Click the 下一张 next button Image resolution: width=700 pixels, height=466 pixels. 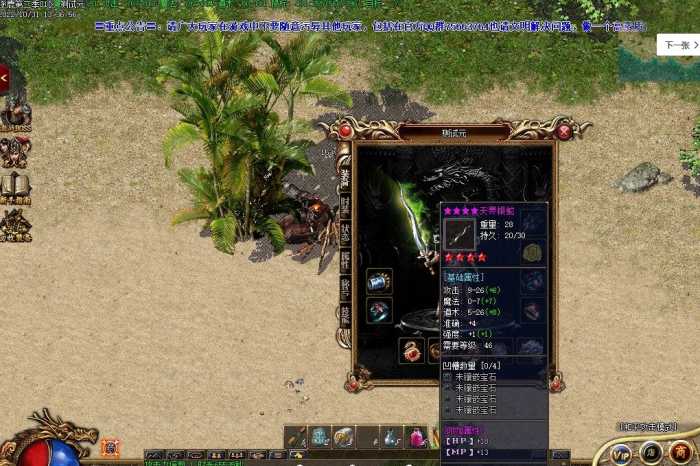(x=674, y=45)
